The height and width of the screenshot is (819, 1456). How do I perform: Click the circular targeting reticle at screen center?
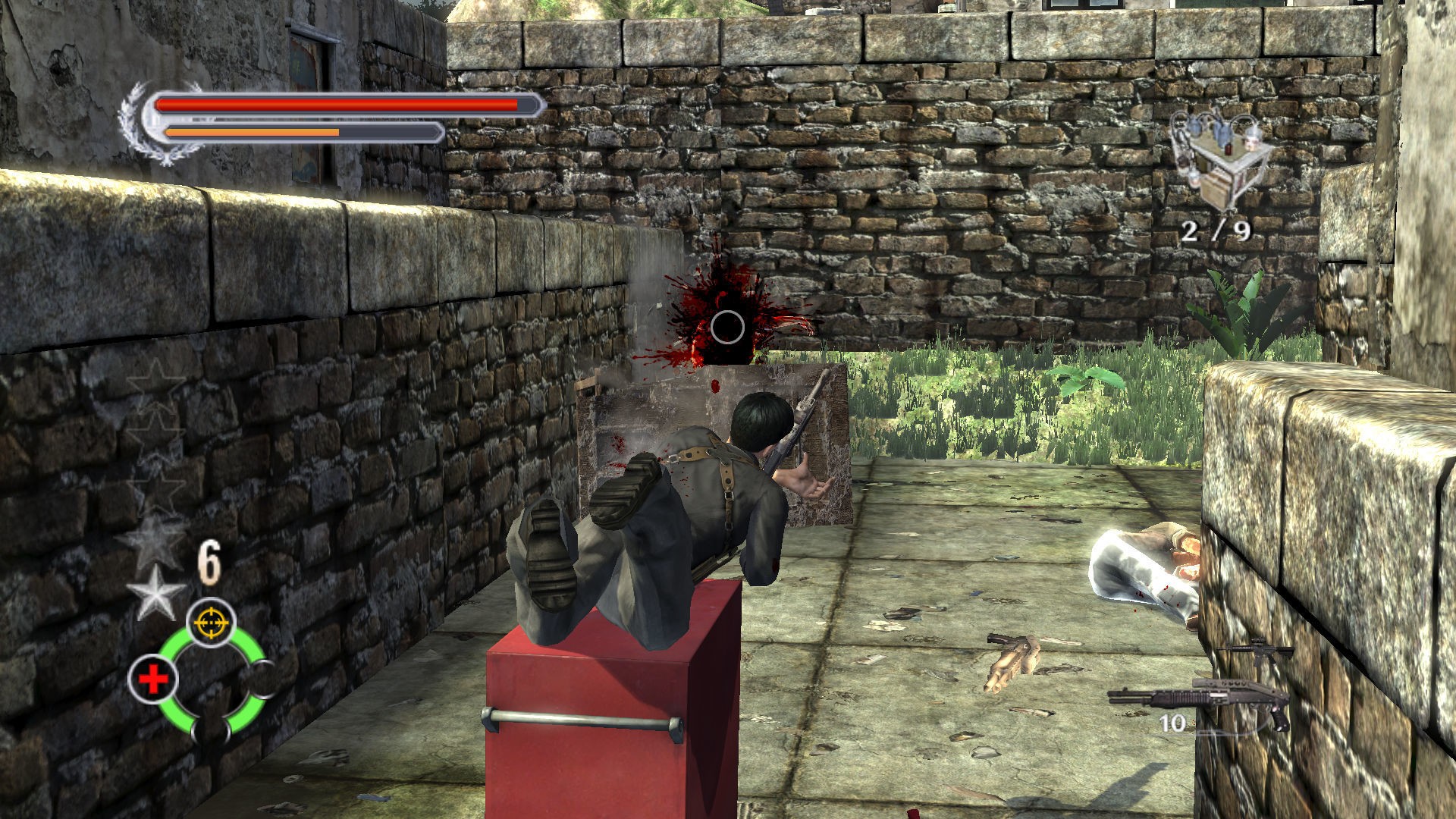pos(728,327)
